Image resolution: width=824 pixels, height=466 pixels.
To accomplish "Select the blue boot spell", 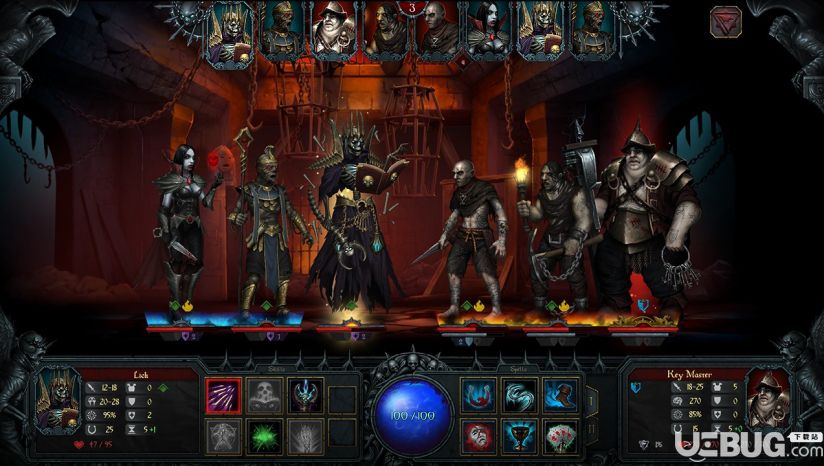I will (x=560, y=395).
